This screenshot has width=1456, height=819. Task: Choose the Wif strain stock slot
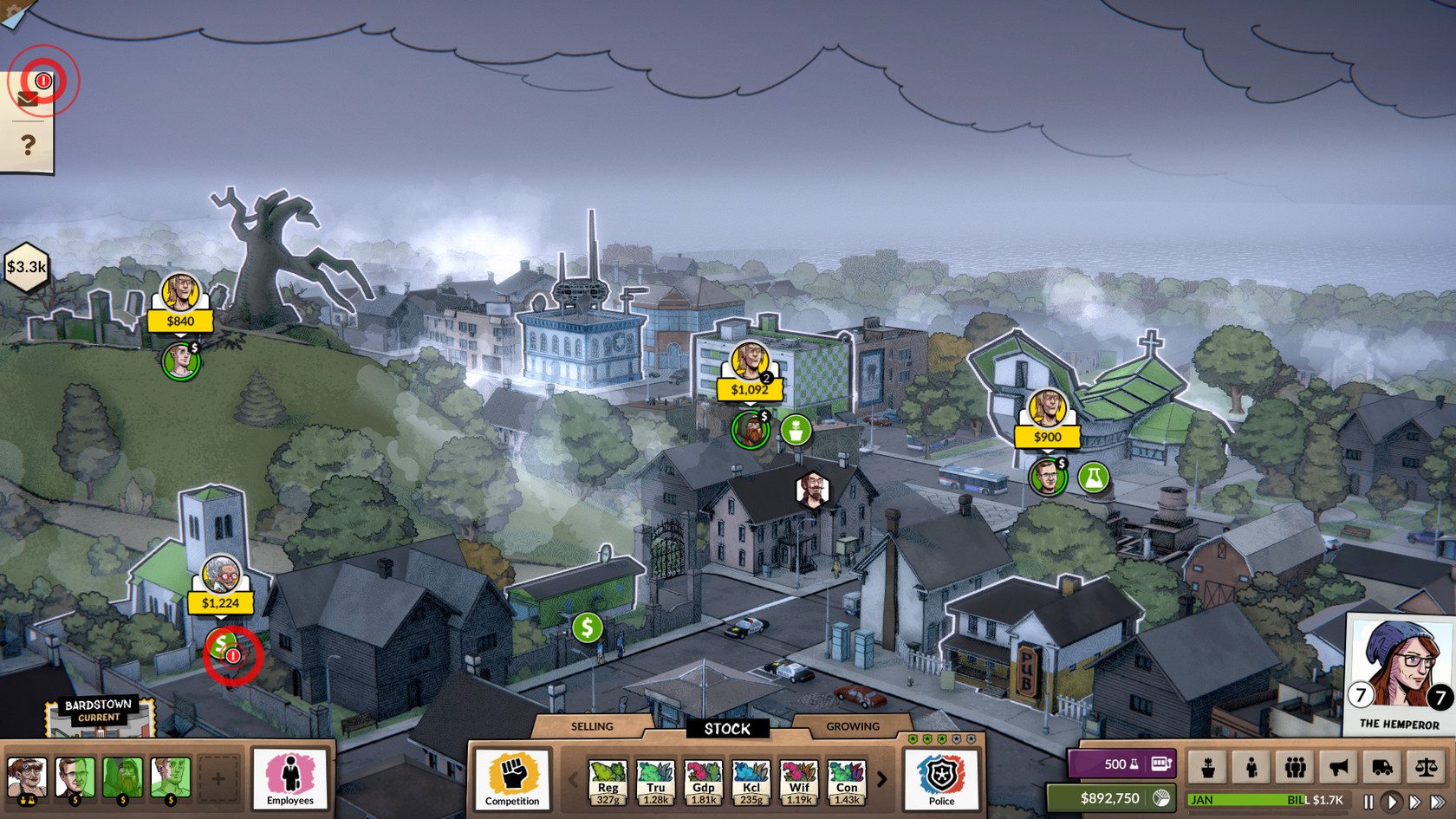[x=799, y=782]
